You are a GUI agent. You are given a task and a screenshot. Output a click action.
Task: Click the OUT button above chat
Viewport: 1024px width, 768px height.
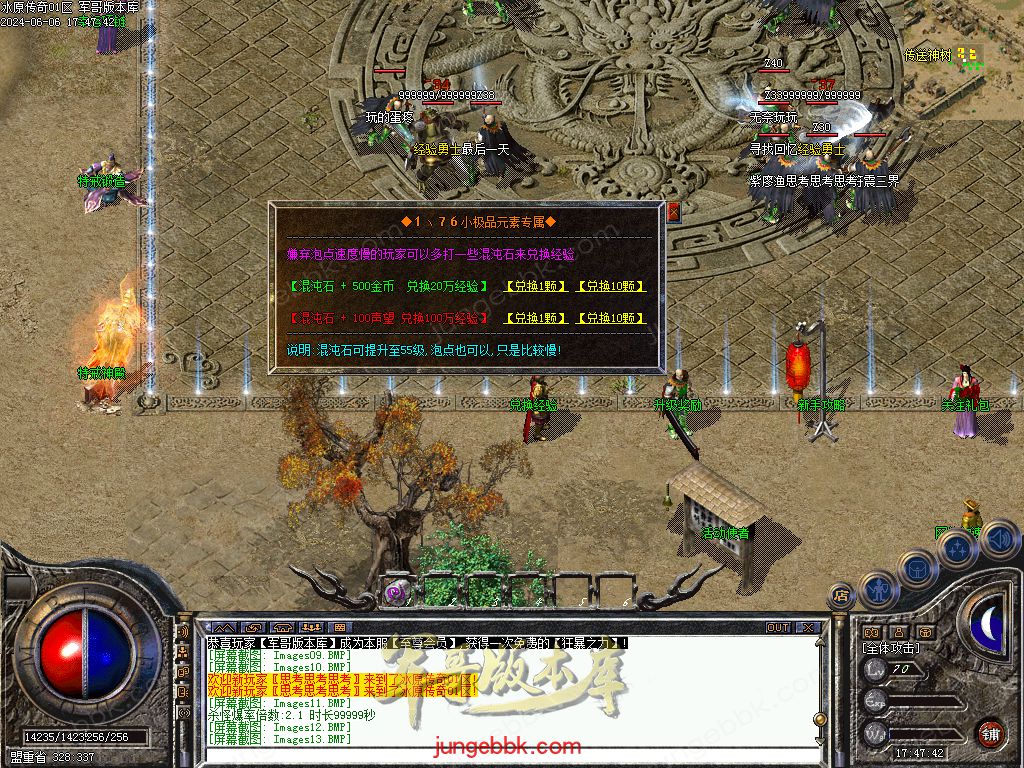click(x=778, y=628)
